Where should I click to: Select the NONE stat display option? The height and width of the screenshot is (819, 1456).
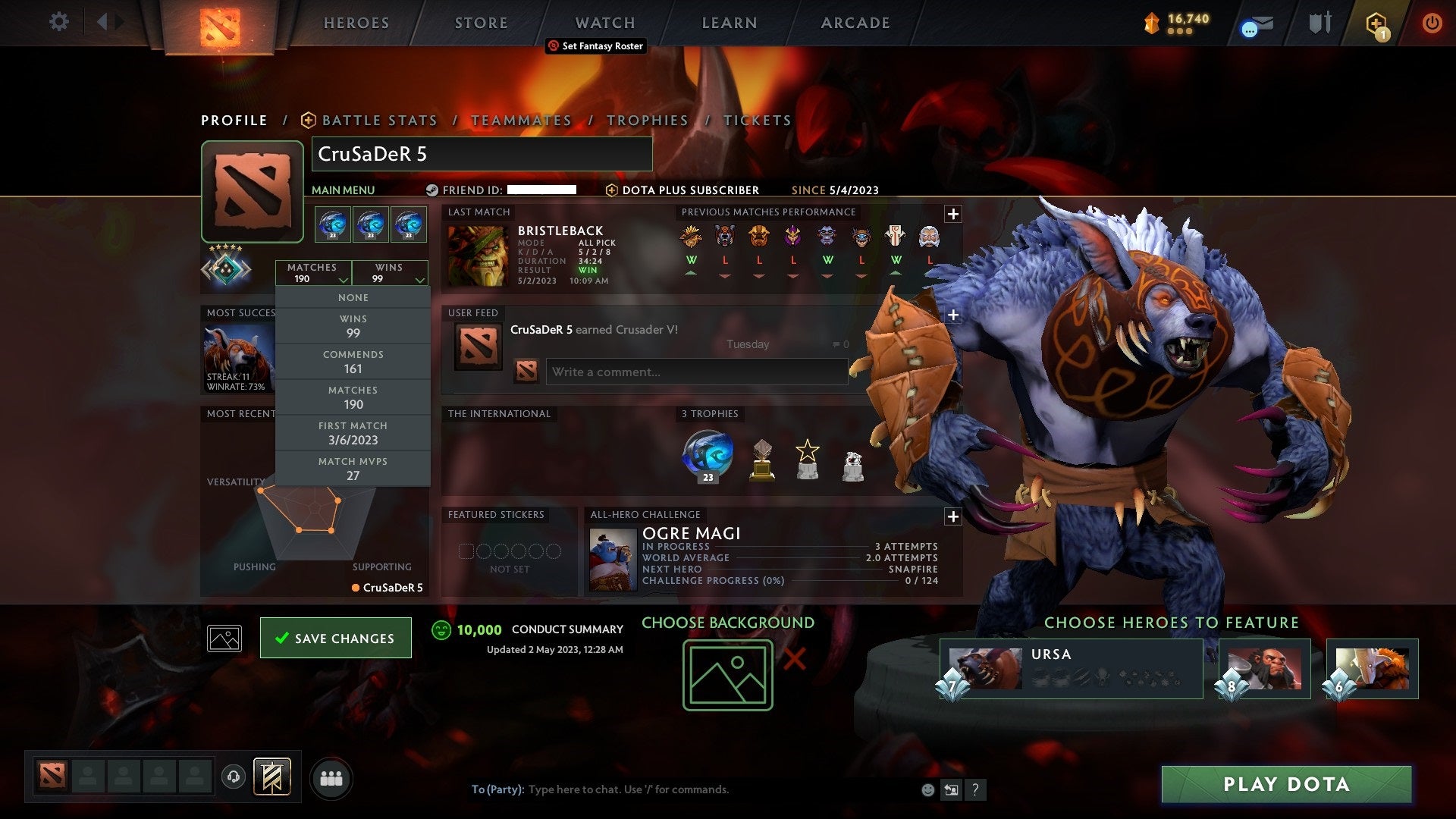pyautogui.click(x=353, y=297)
